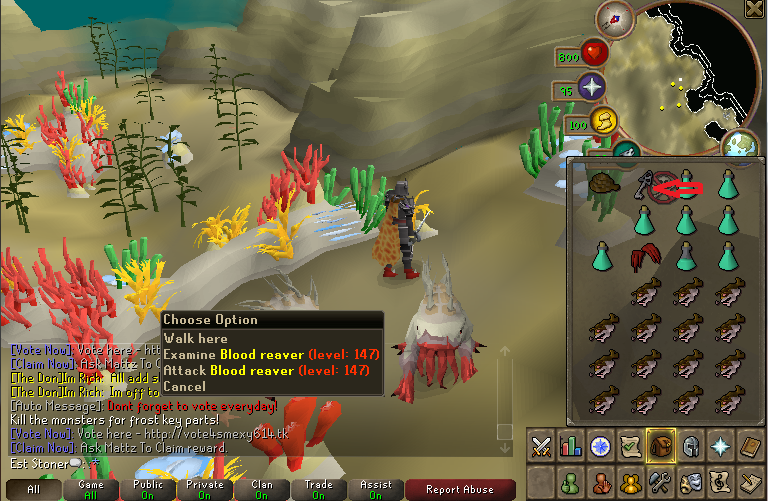Toggle the Private chat filter
Viewport: 768px width, 501px height.
point(205,489)
